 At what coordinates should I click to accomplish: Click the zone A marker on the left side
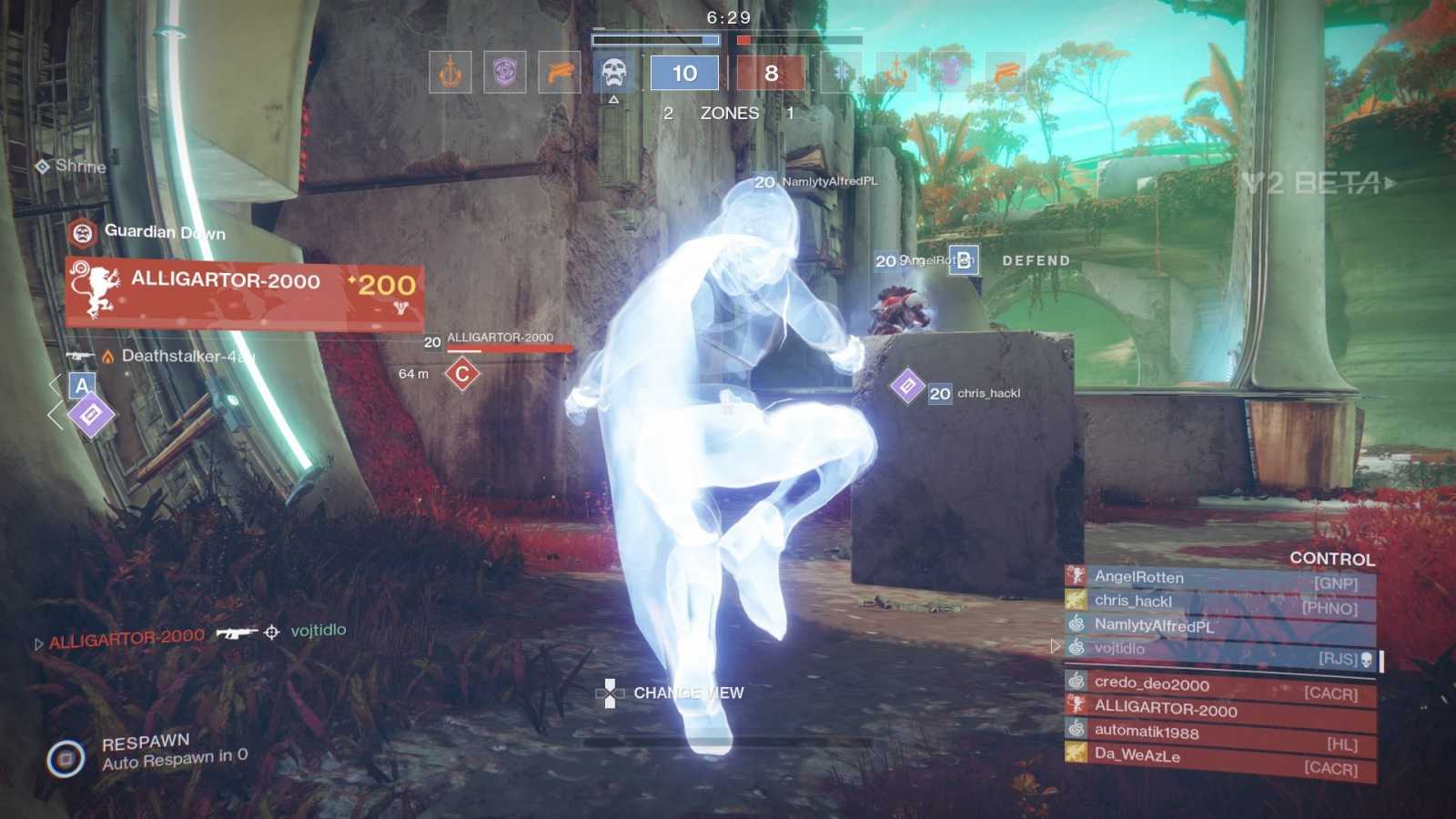[82, 387]
